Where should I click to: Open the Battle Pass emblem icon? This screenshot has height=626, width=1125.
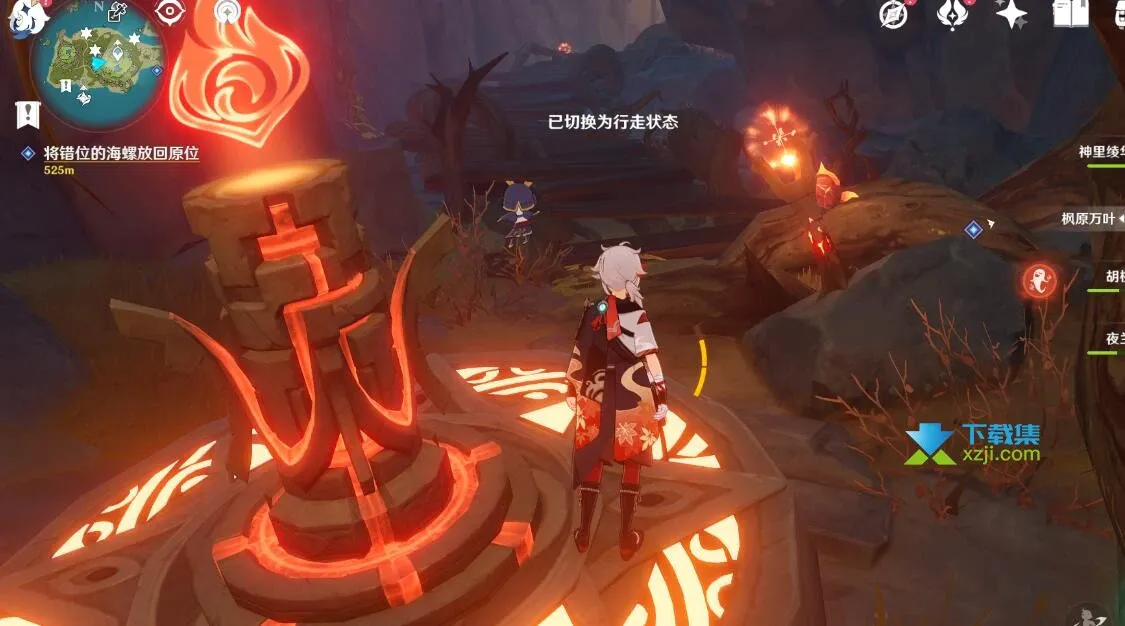coord(952,13)
